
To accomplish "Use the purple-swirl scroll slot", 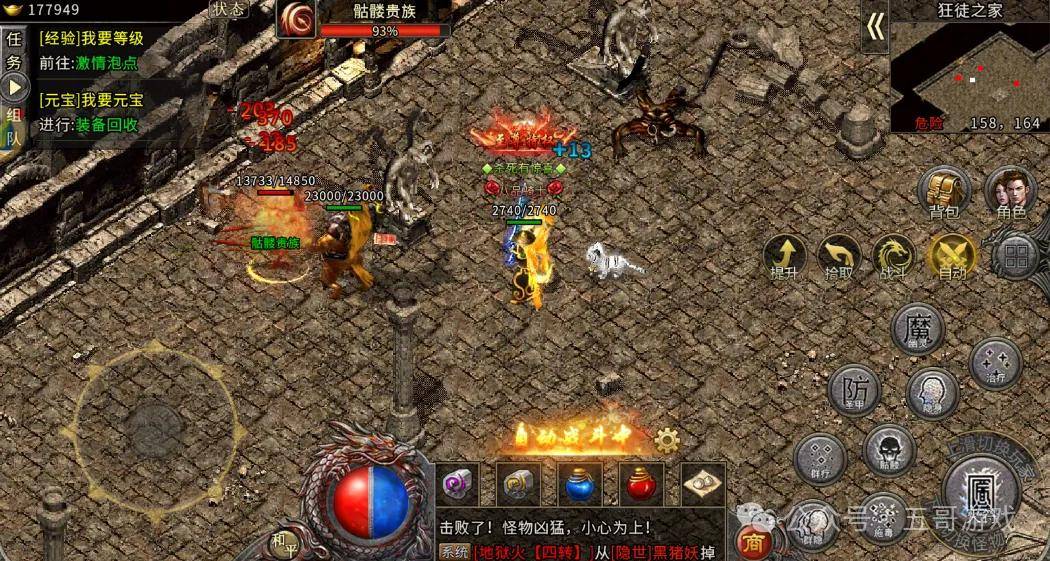I will pos(458,484).
